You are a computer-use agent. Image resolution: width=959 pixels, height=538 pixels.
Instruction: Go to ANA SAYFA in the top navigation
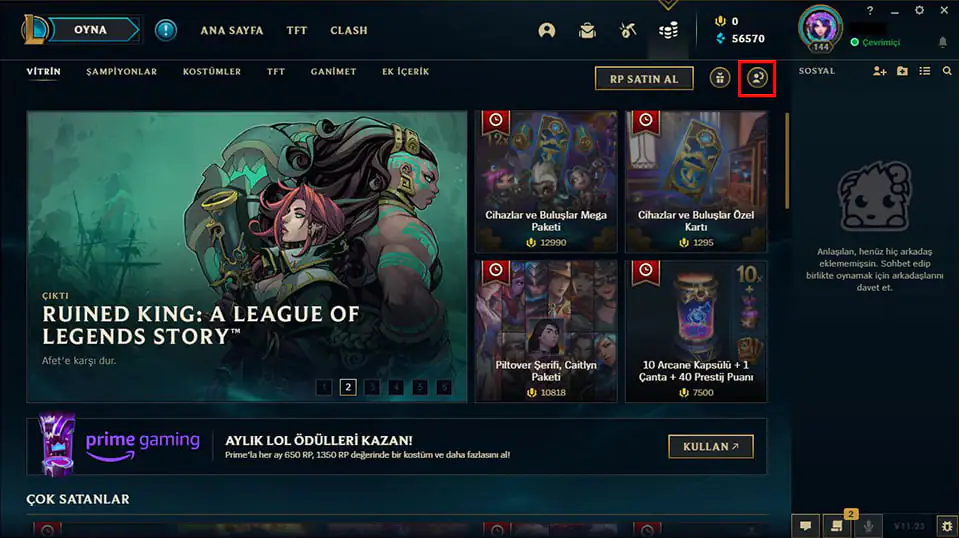232,31
